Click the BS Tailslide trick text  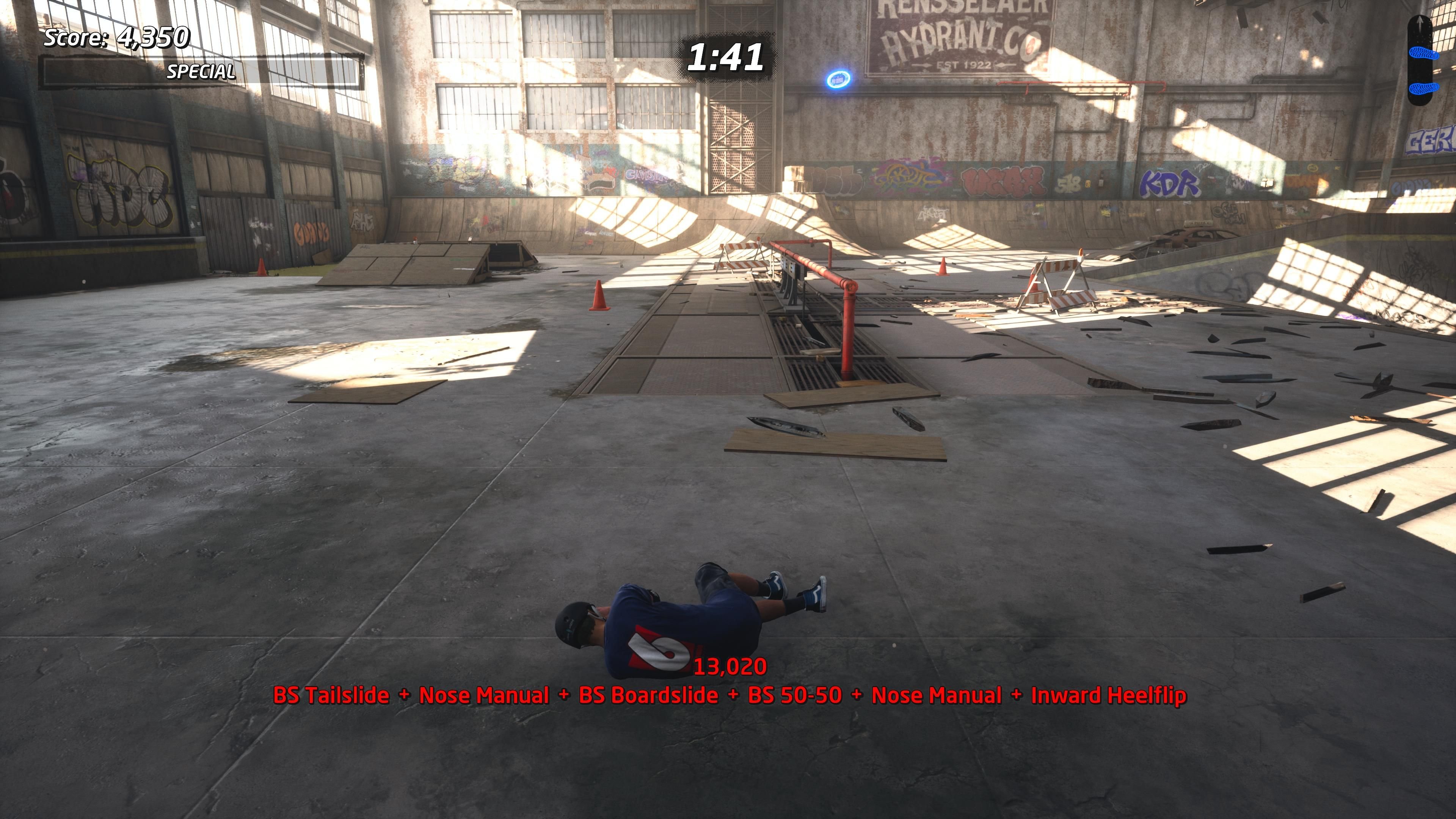[x=331, y=695]
